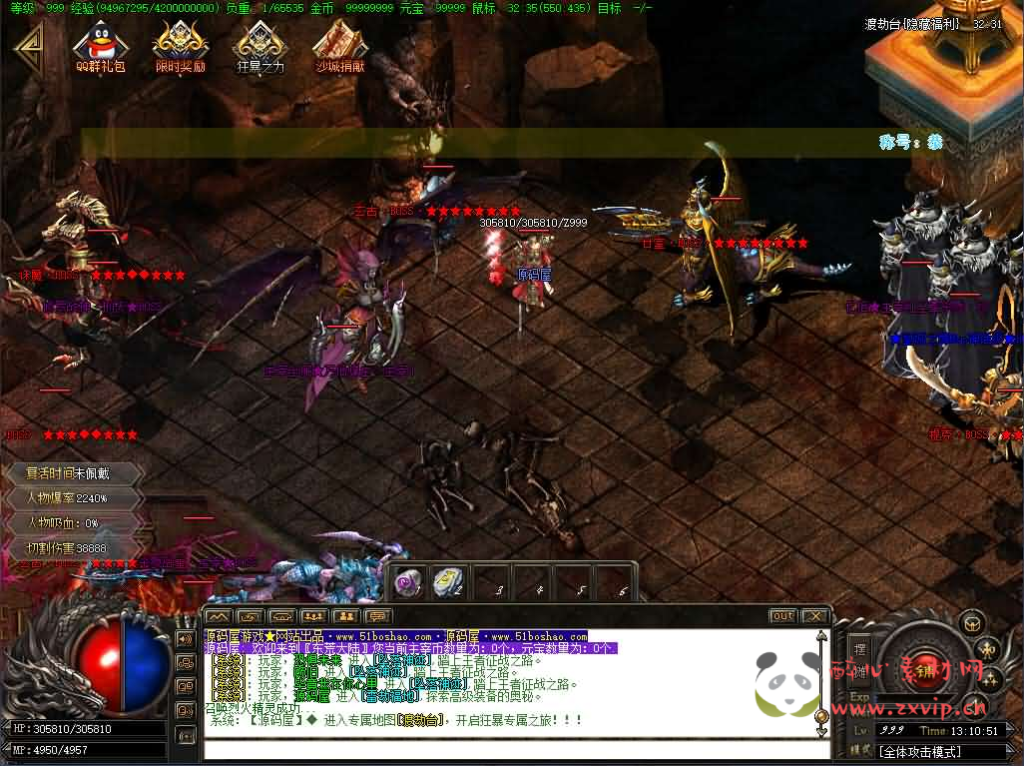
Task: Use the purple item in hotbar slot one
Action: (408, 582)
